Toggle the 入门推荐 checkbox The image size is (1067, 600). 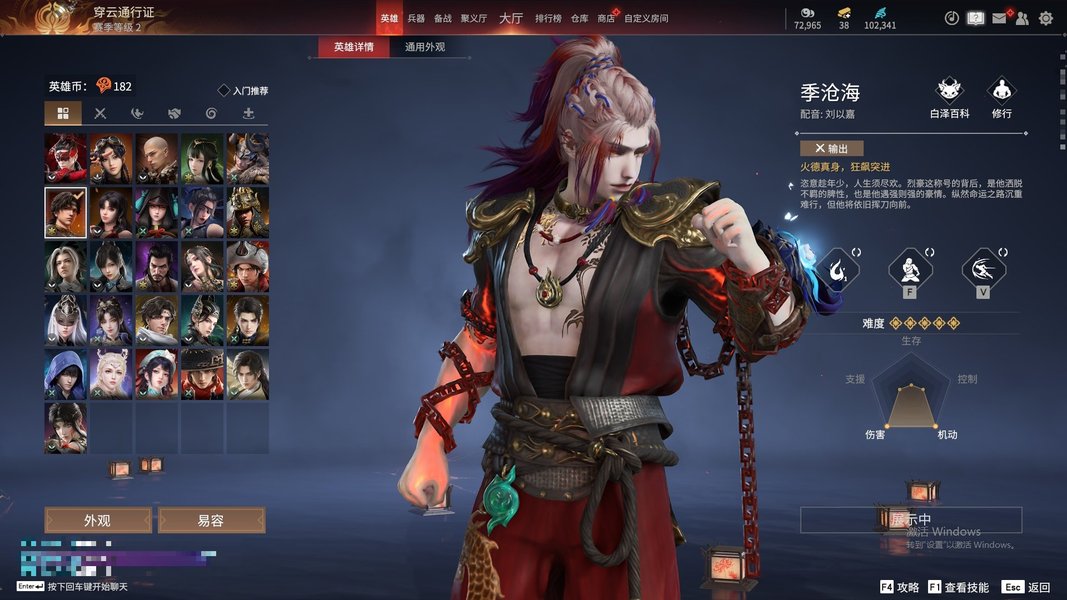(x=224, y=91)
